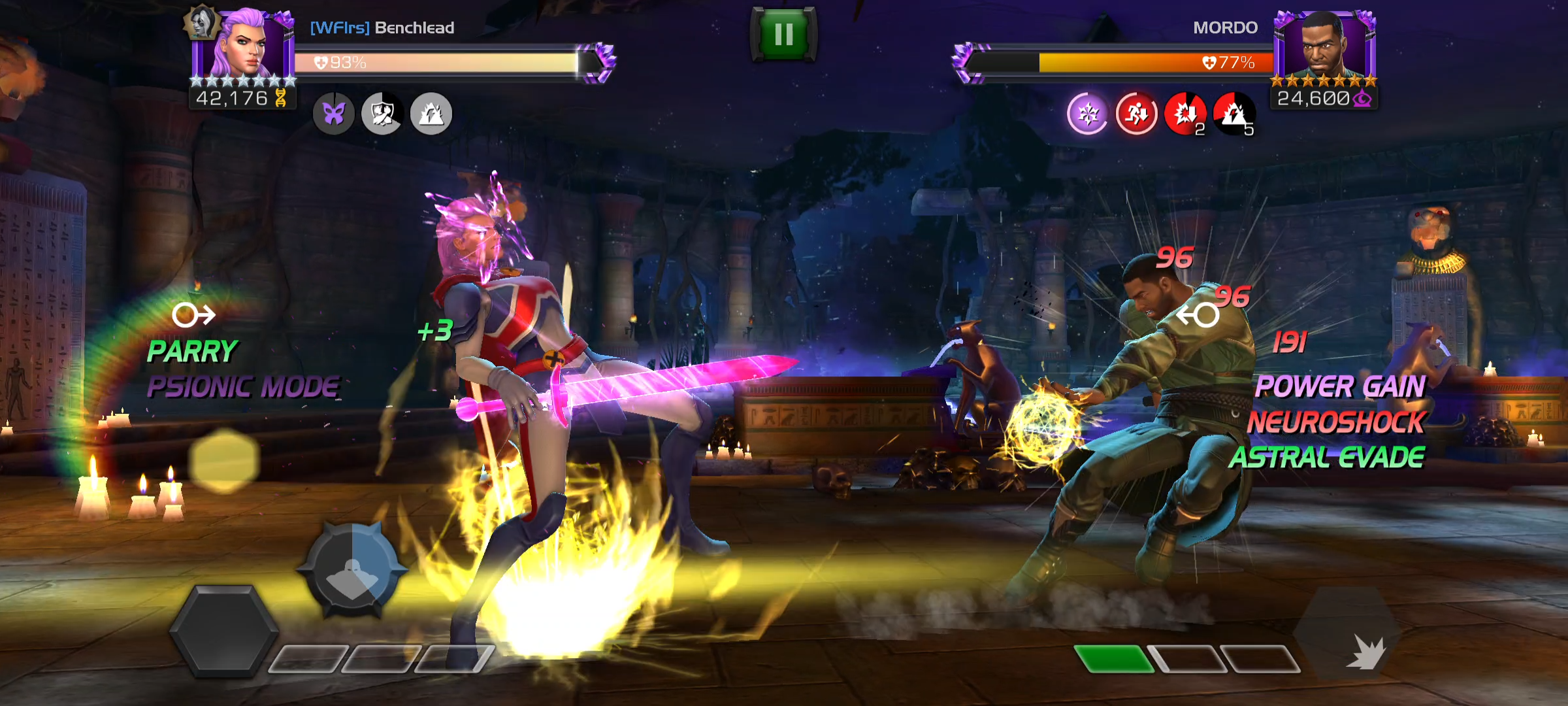Image resolution: width=1568 pixels, height=706 pixels.
Task: Inspect Mordo's purple starburst buff icon
Action: coord(1088,114)
